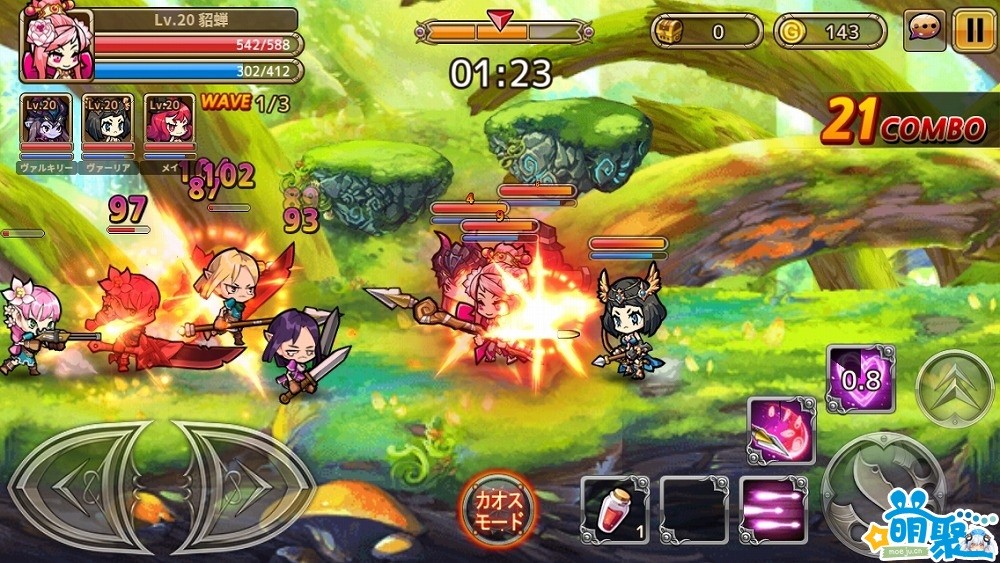Hit the jump up-arrow button
This screenshot has width=1000, height=563.
click(953, 389)
